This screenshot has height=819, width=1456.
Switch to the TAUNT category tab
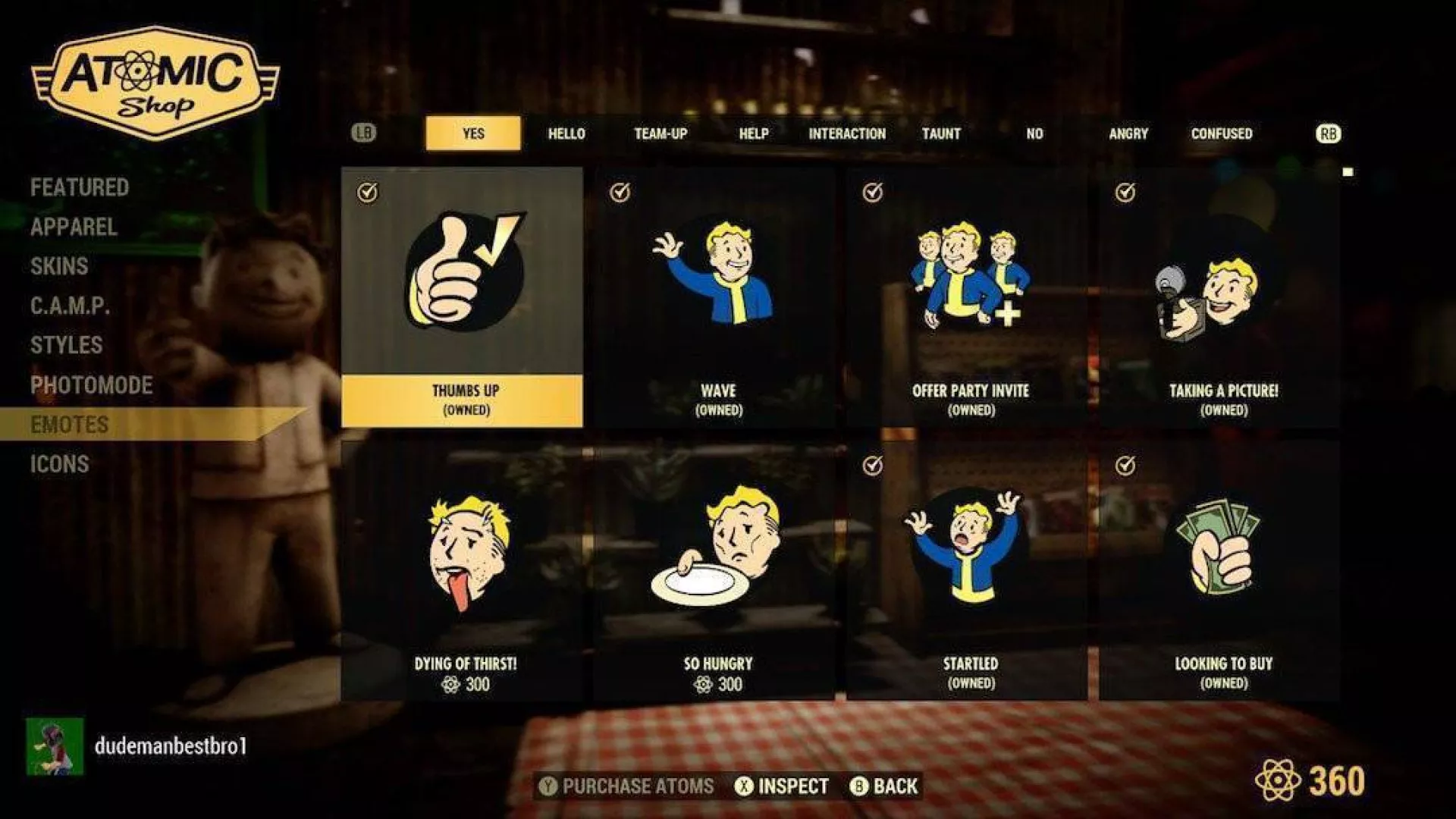(x=940, y=133)
